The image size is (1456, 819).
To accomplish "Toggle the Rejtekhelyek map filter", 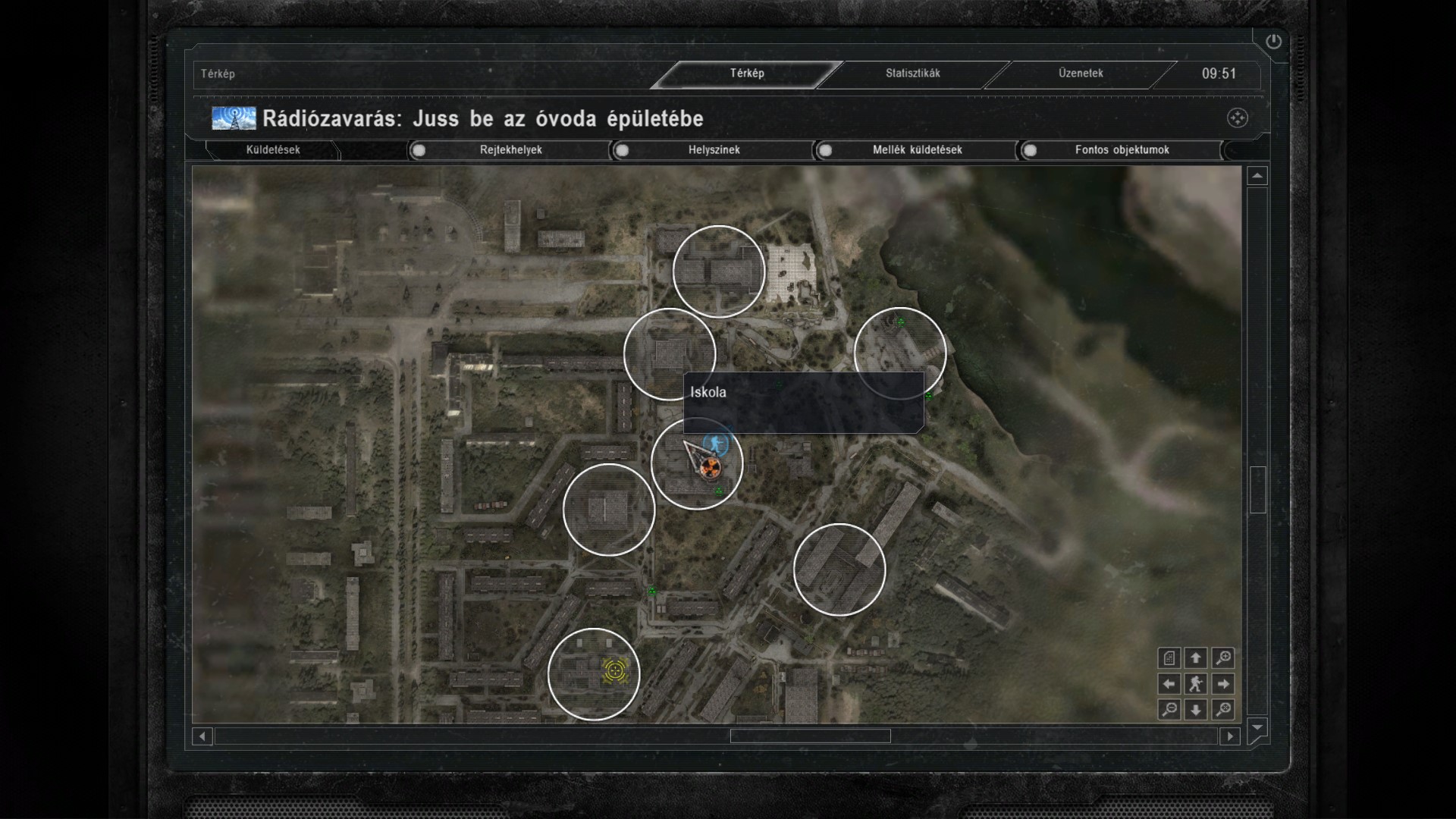I will (419, 150).
